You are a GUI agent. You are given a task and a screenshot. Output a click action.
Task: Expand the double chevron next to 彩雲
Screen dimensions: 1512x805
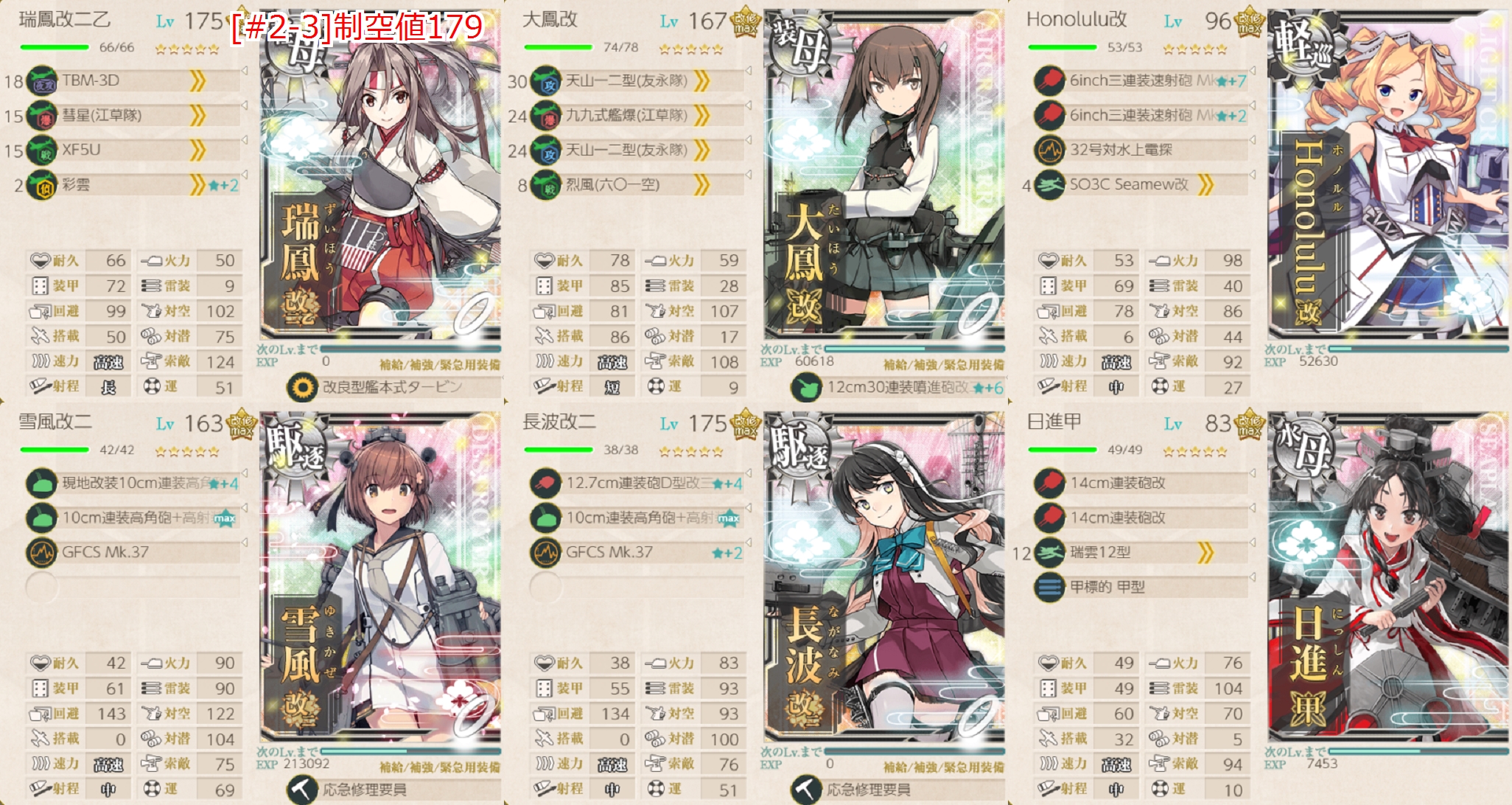pos(197,184)
